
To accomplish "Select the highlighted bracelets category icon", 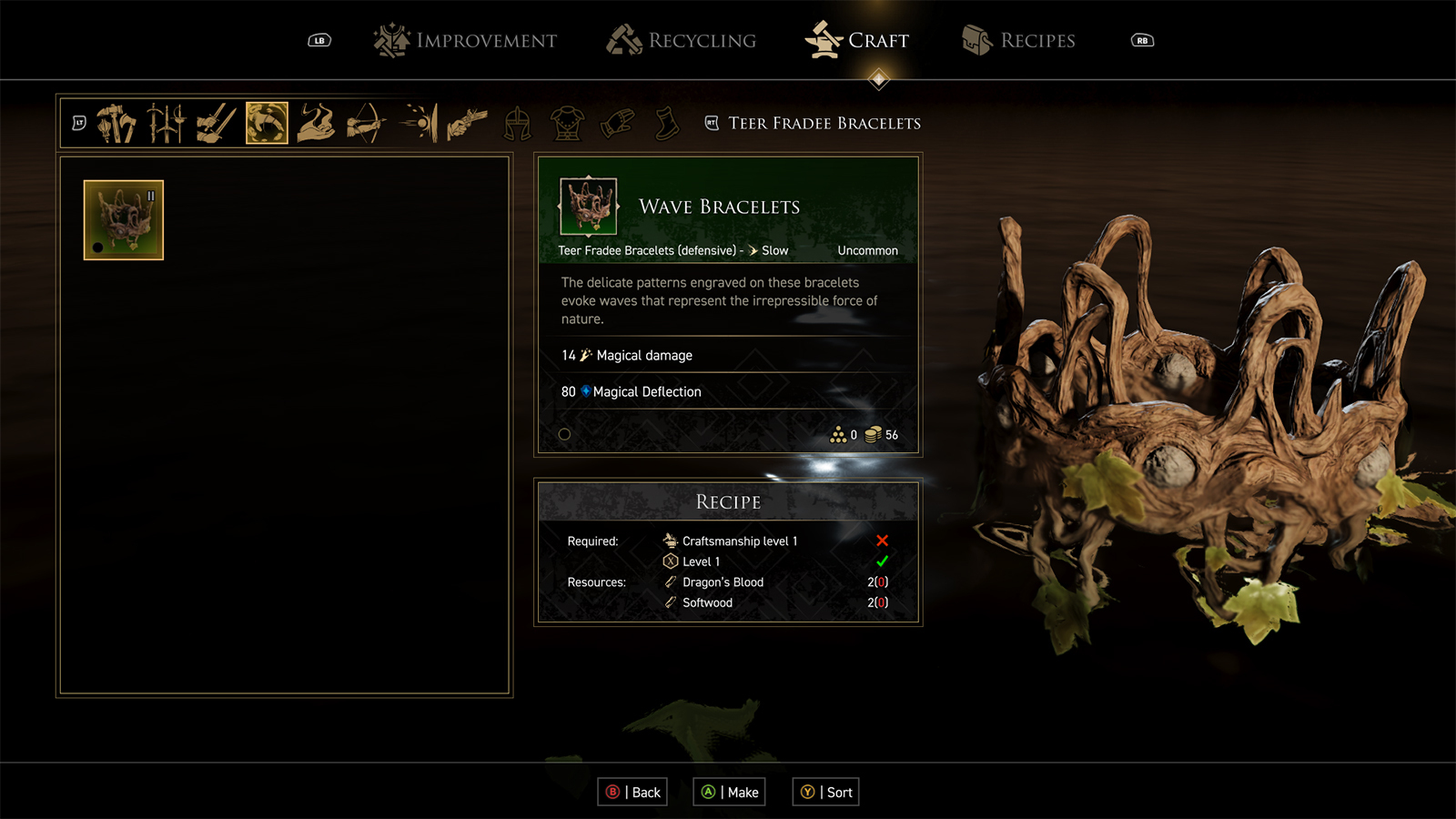I will point(267,124).
